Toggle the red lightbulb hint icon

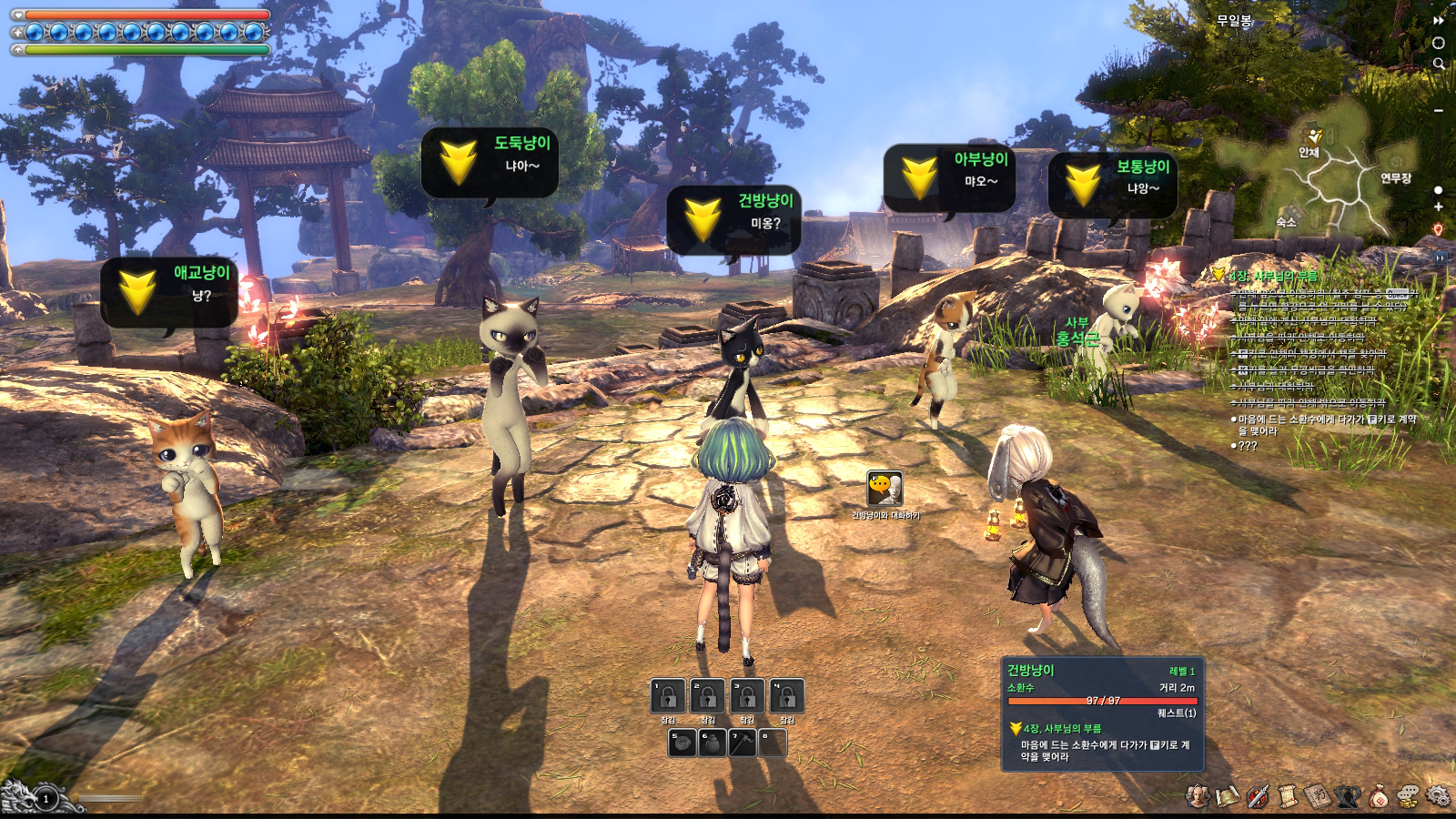pos(1439,229)
